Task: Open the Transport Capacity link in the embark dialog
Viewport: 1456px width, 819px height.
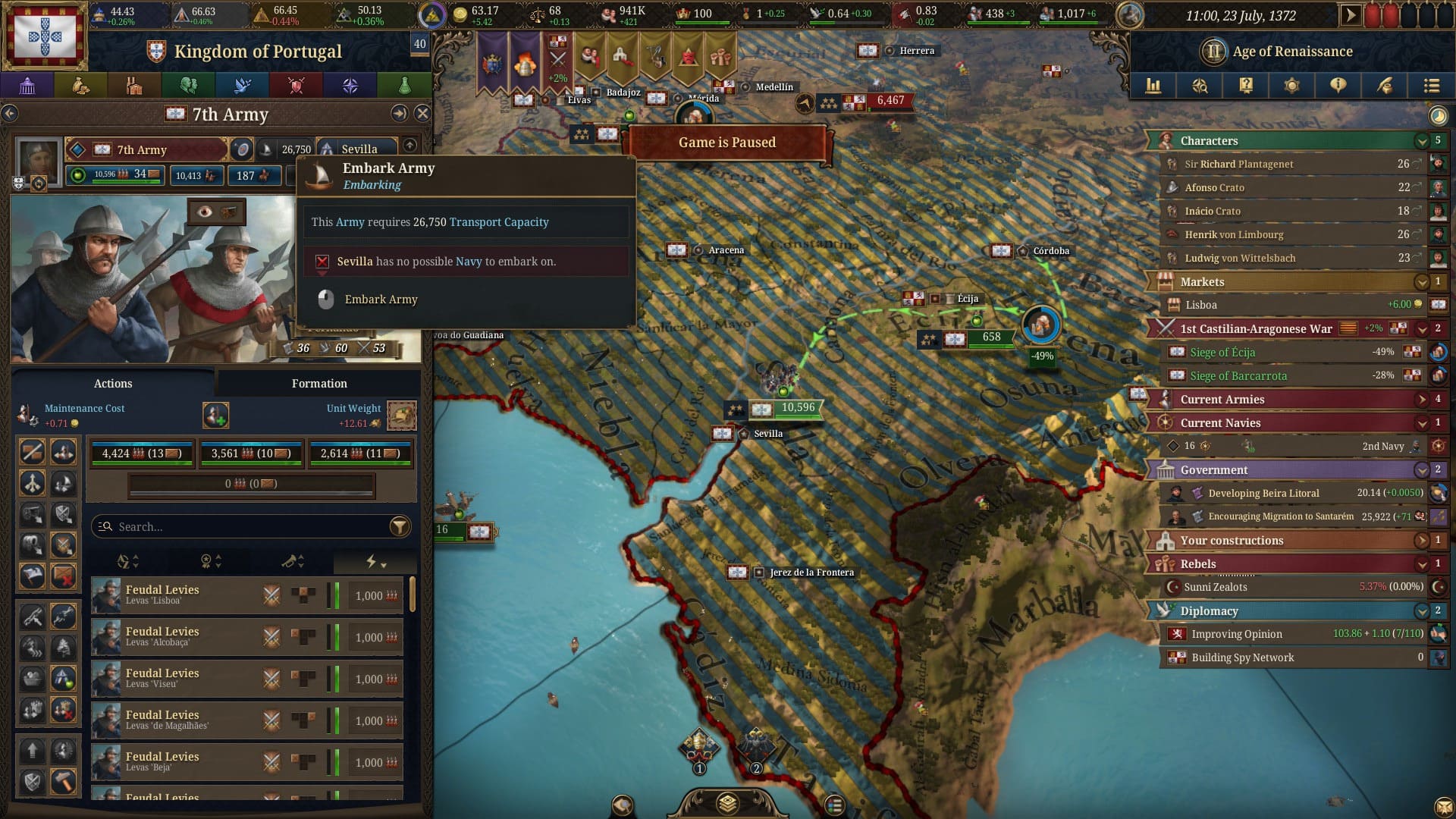Action: coord(499,221)
